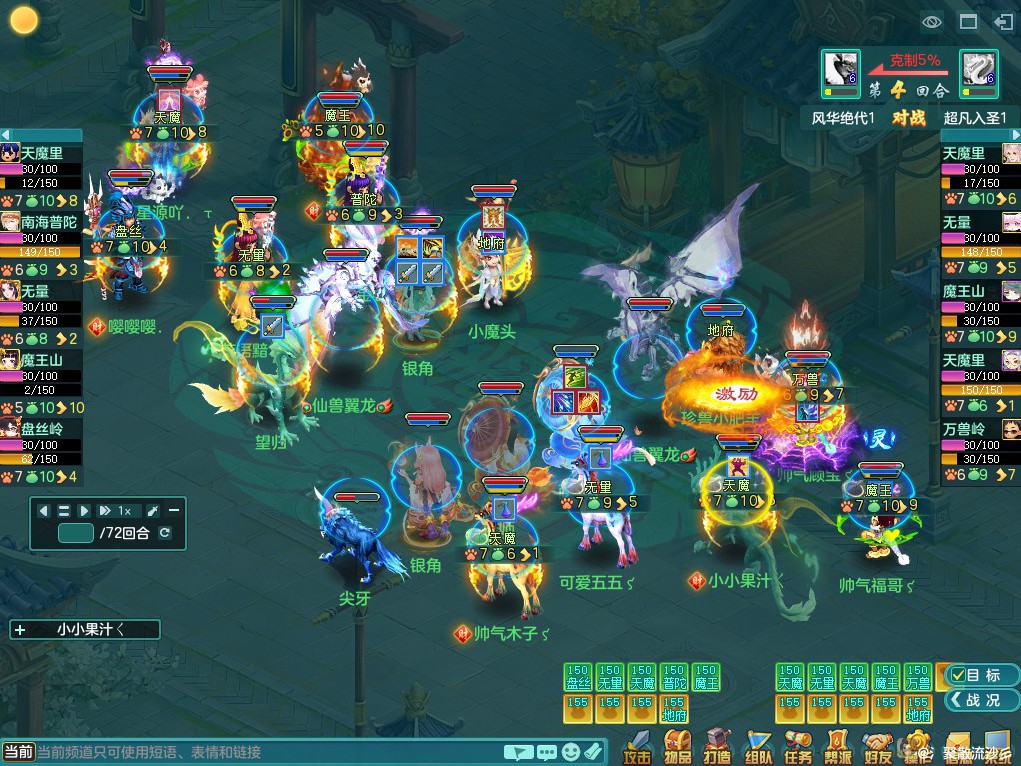This screenshot has height=766, width=1021.
Task: Open the emoji smiley picker in chat
Action: [x=571, y=752]
